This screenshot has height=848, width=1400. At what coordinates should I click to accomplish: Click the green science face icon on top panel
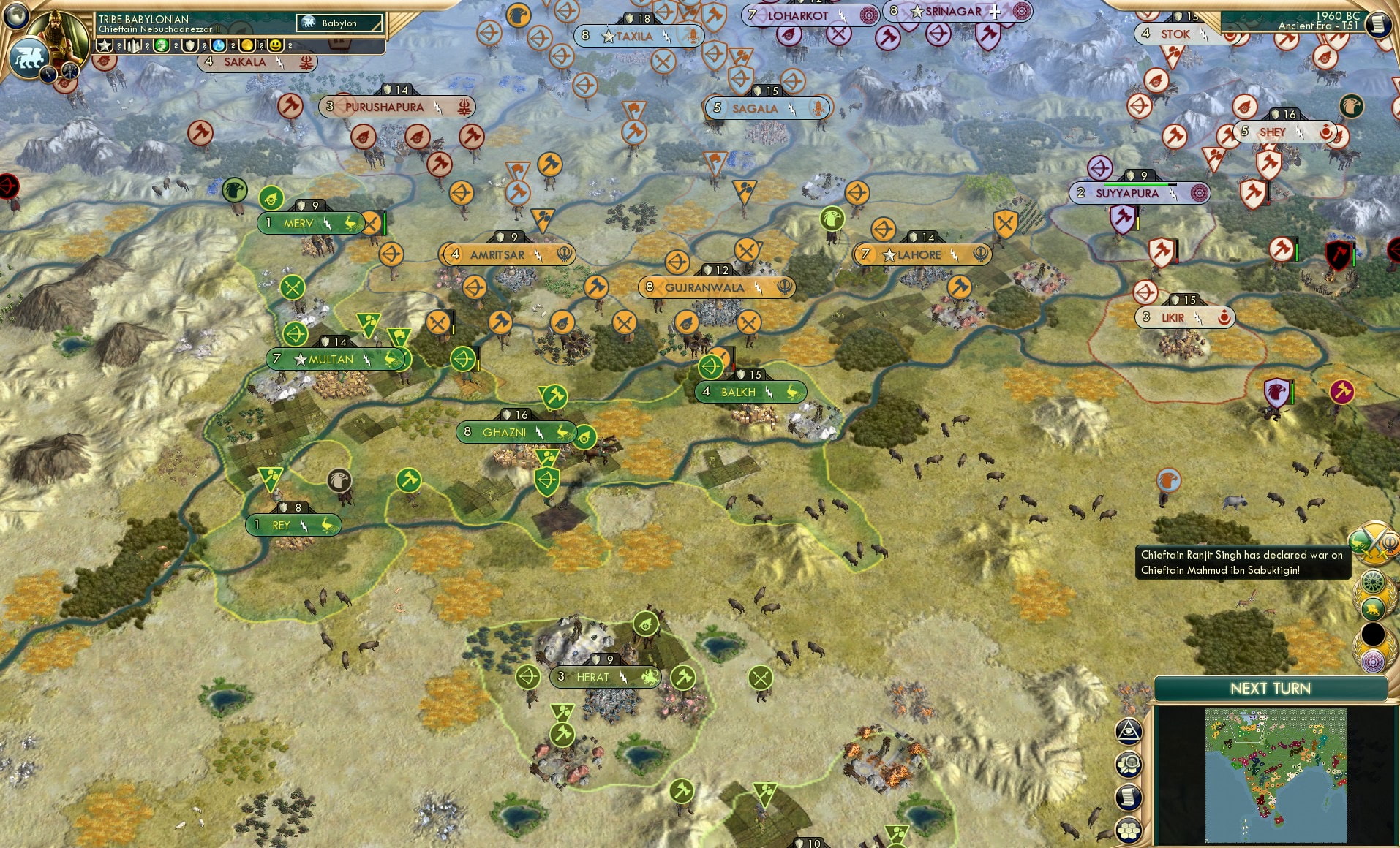[x=161, y=45]
